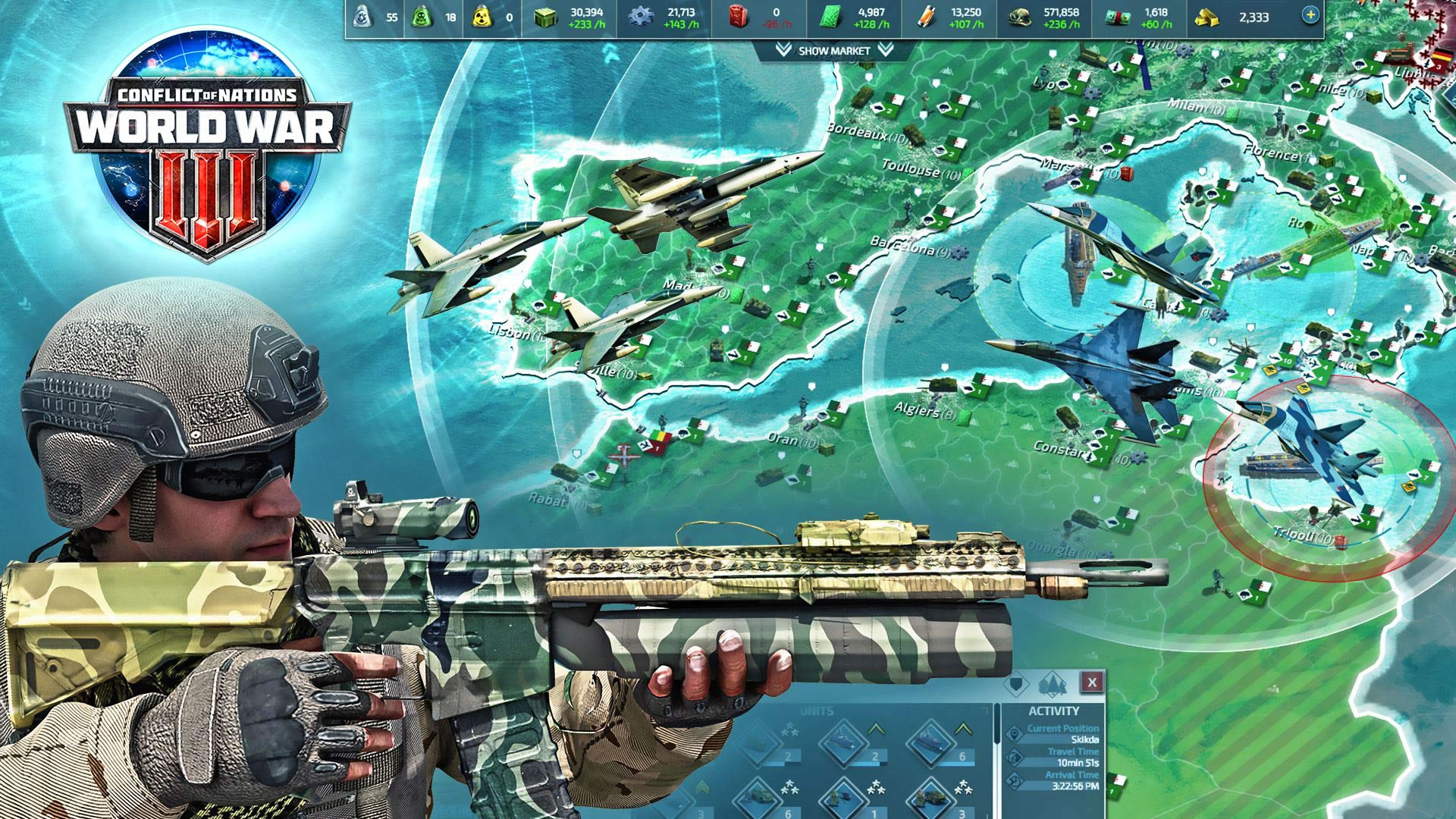Close the army info panel

(1092, 682)
